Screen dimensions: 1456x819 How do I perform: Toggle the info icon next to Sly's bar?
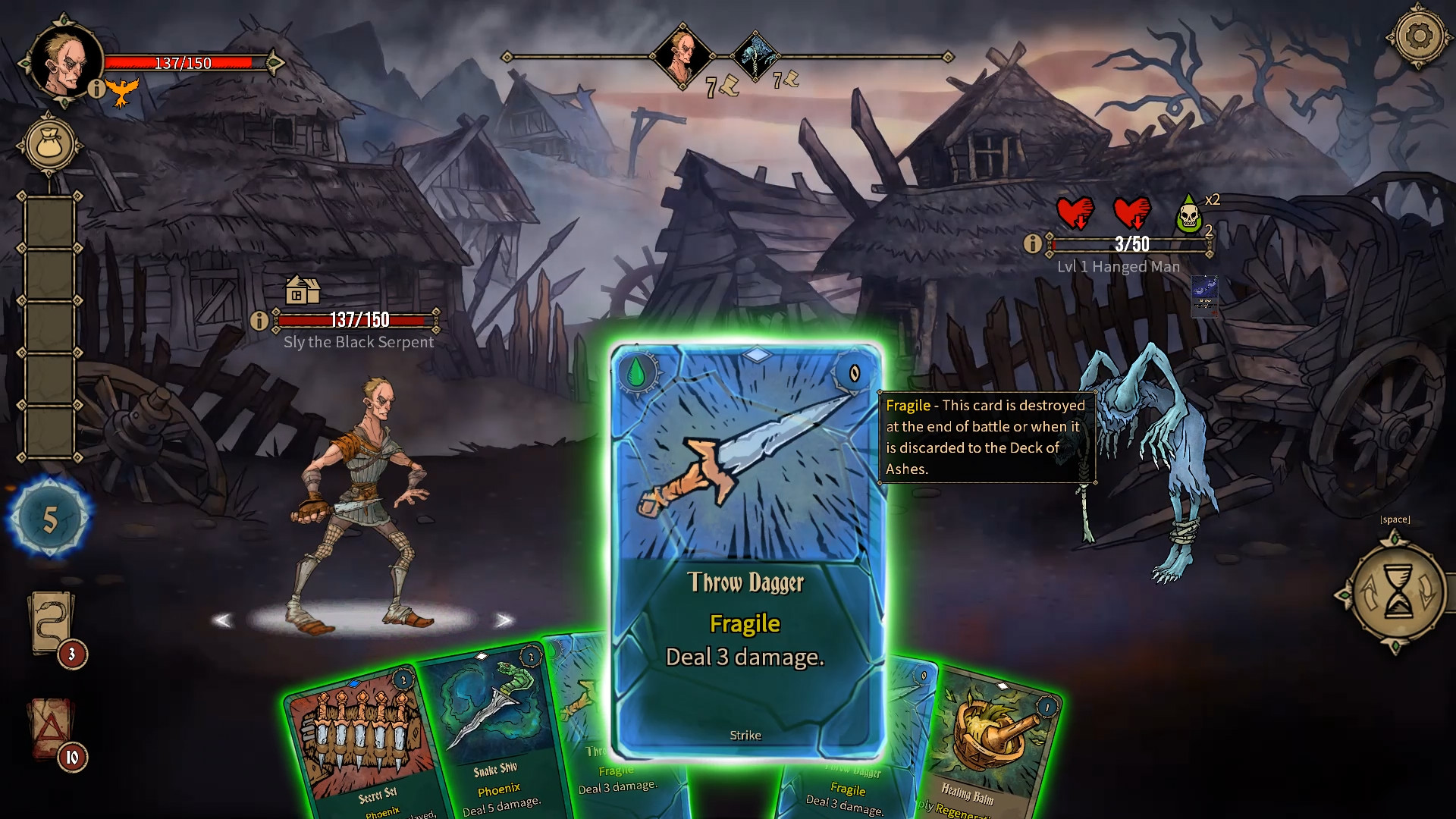click(x=260, y=319)
